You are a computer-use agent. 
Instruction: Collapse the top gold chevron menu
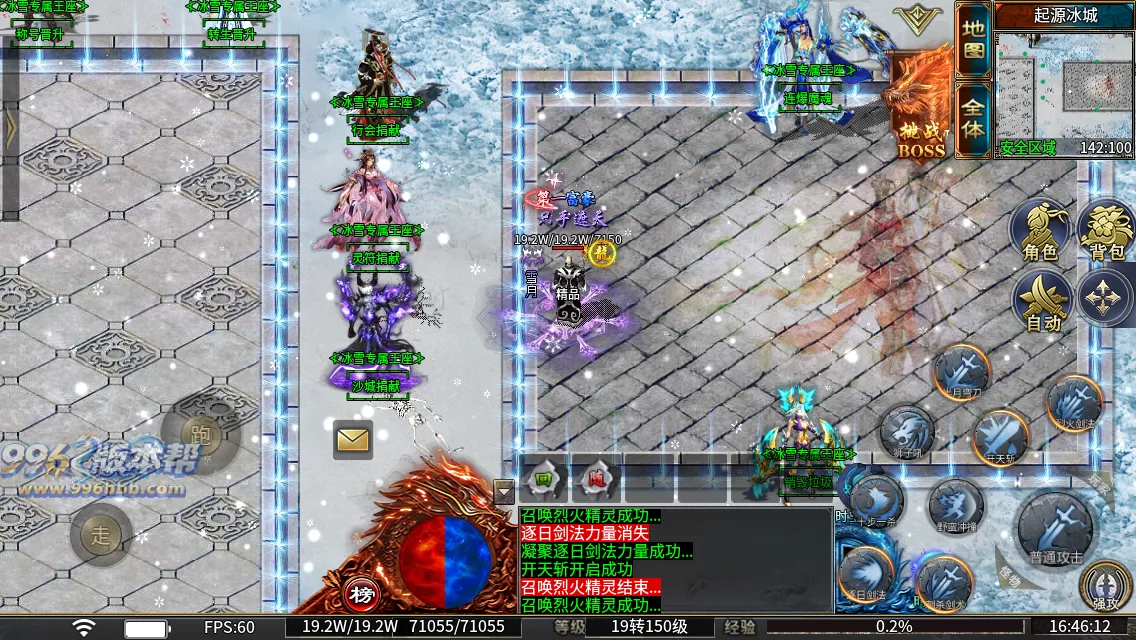(917, 18)
